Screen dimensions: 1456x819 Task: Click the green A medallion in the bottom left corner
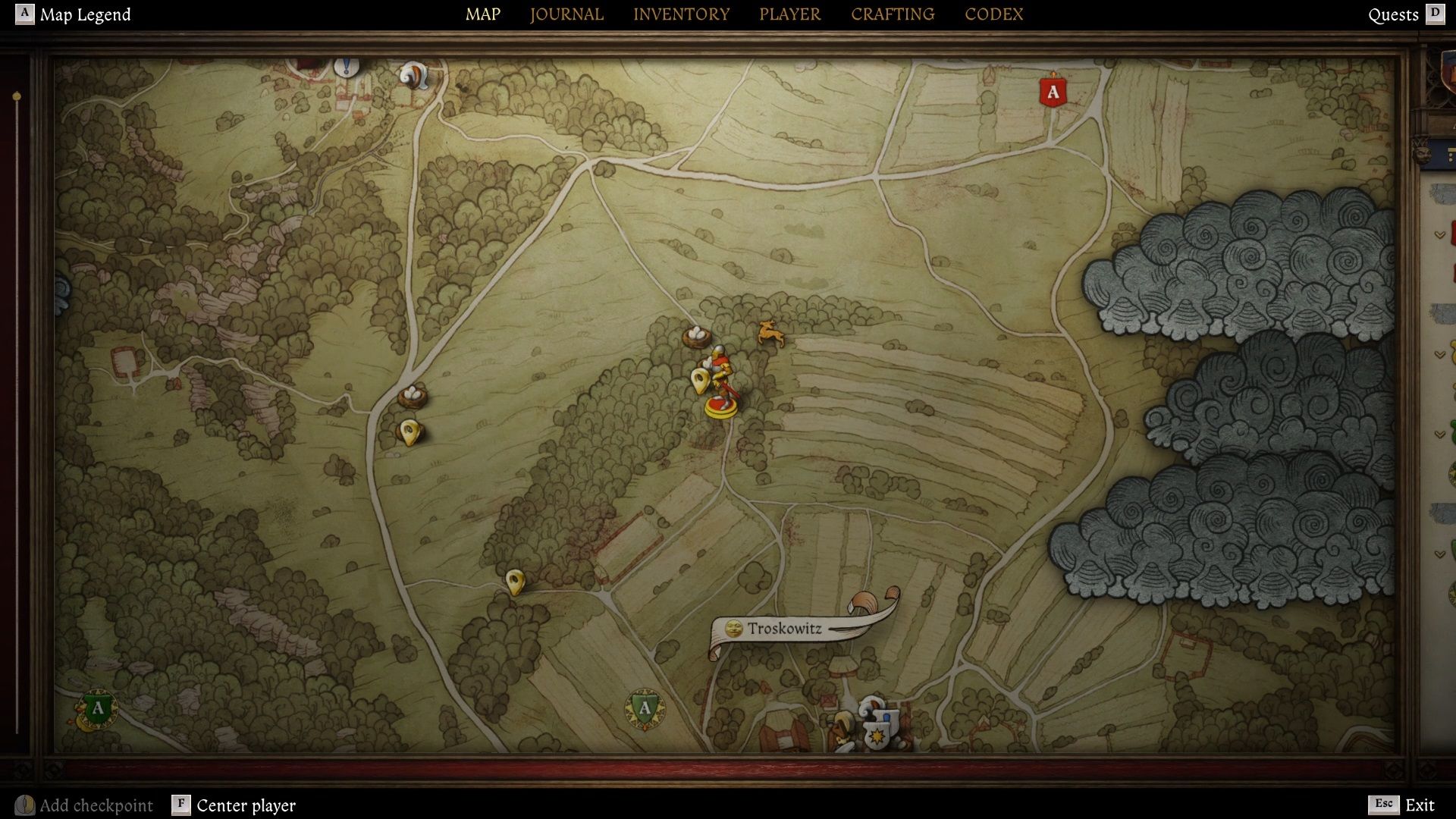click(96, 710)
